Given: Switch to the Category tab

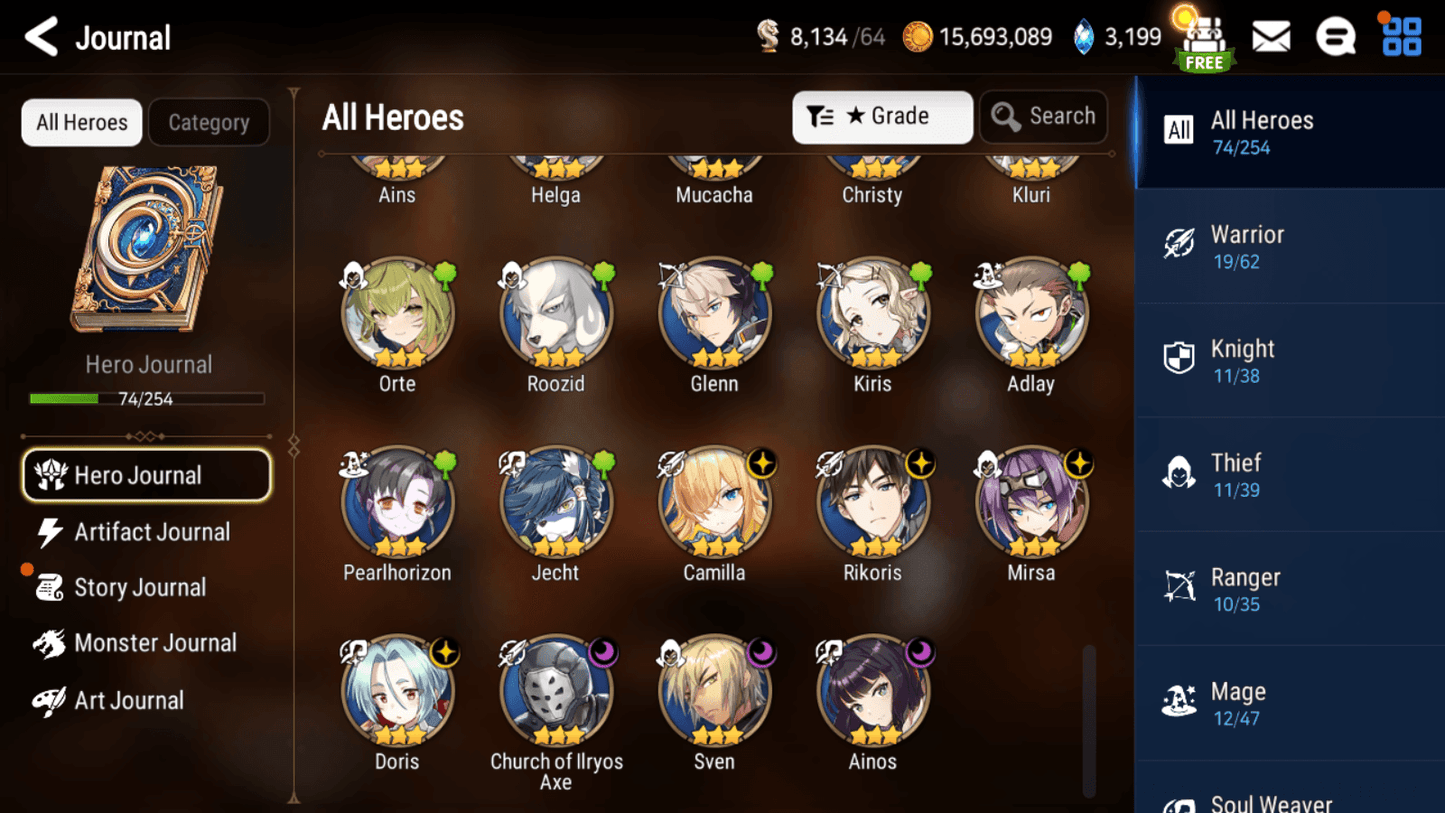Looking at the screenshot, I should (x=209, y=122).
